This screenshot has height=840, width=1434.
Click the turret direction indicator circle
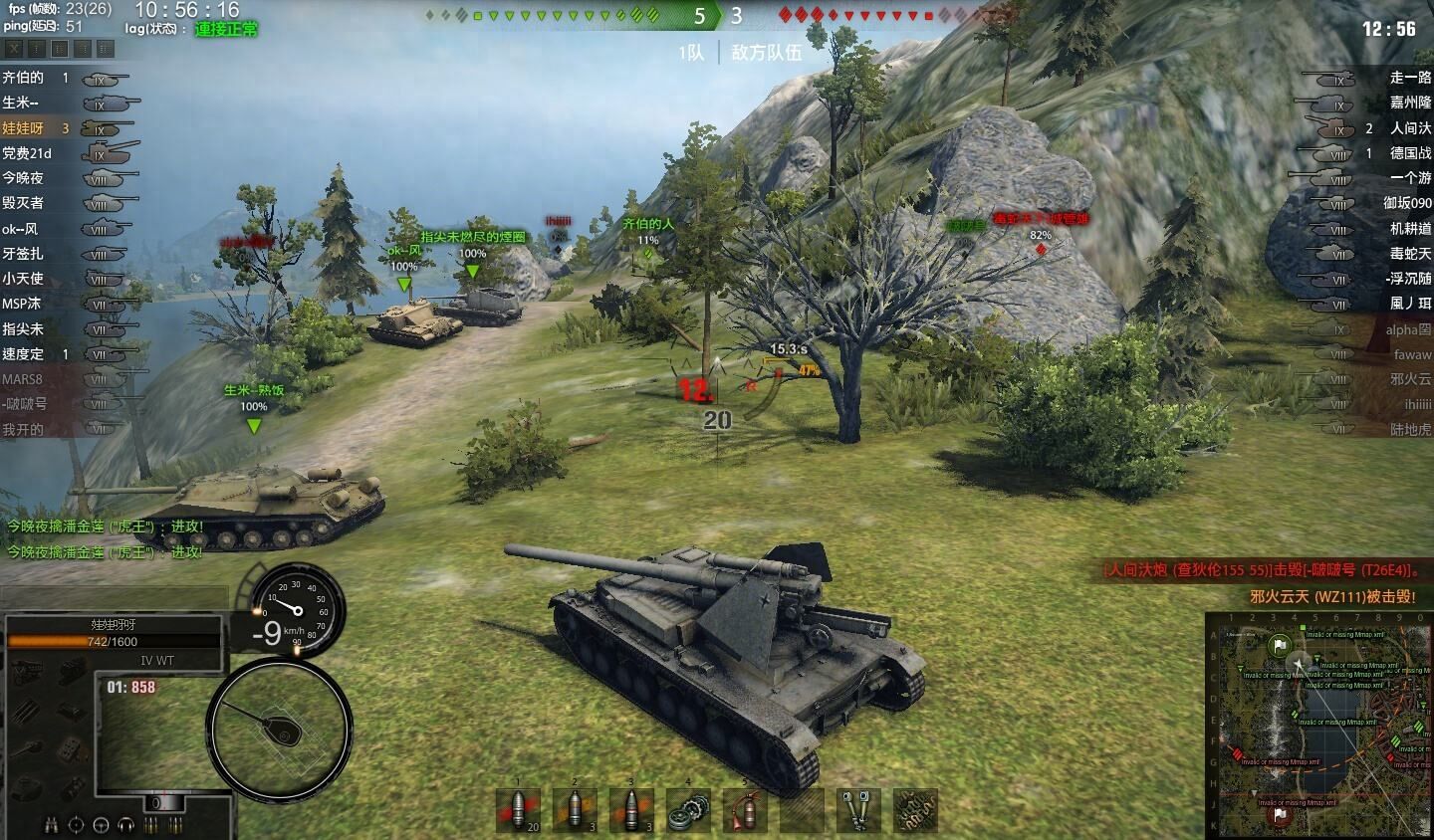pyautogui.click(x=280, y=729)
